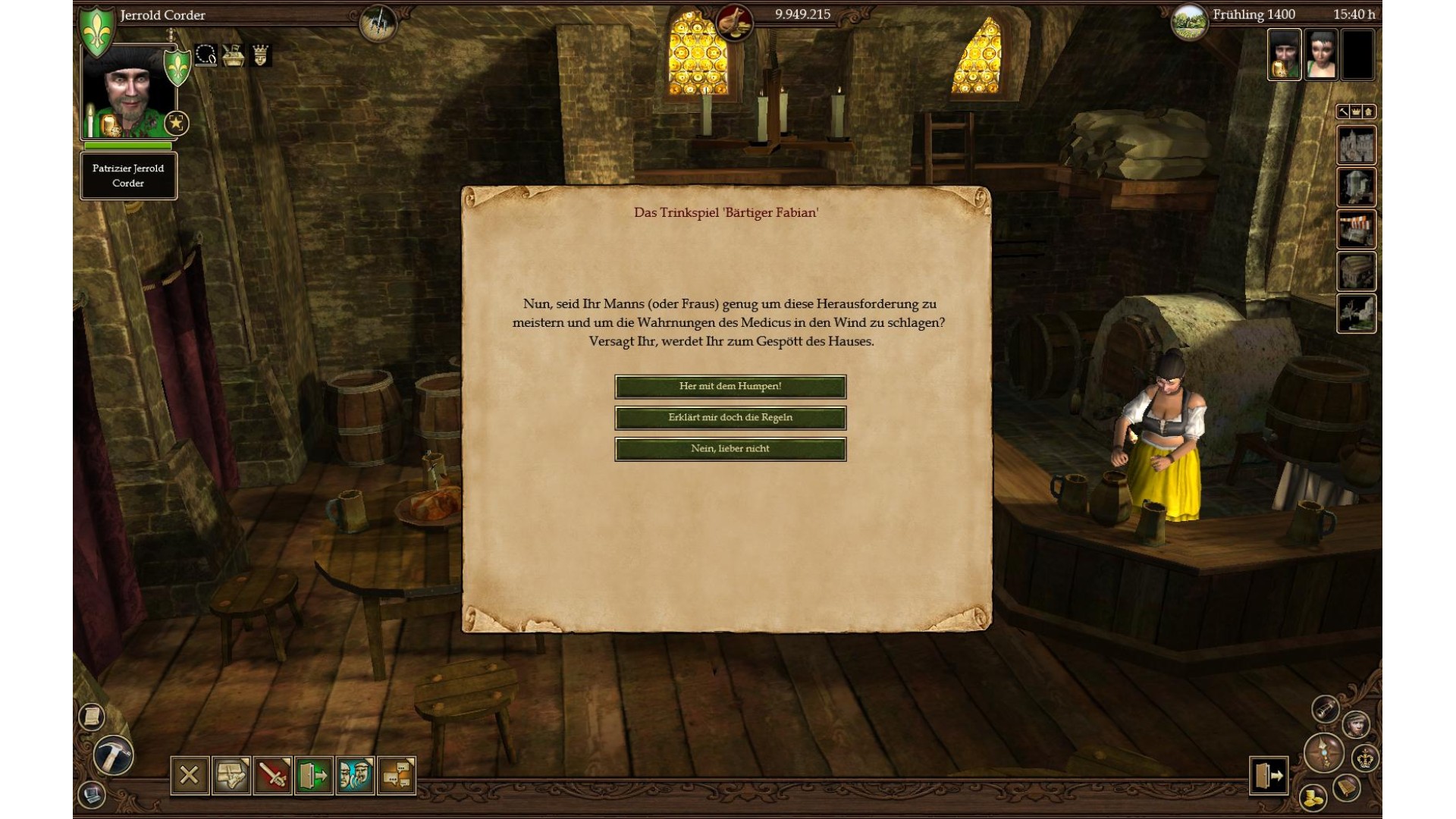
Task: Open the speech bubbles talk action
Action: [397, 775]
